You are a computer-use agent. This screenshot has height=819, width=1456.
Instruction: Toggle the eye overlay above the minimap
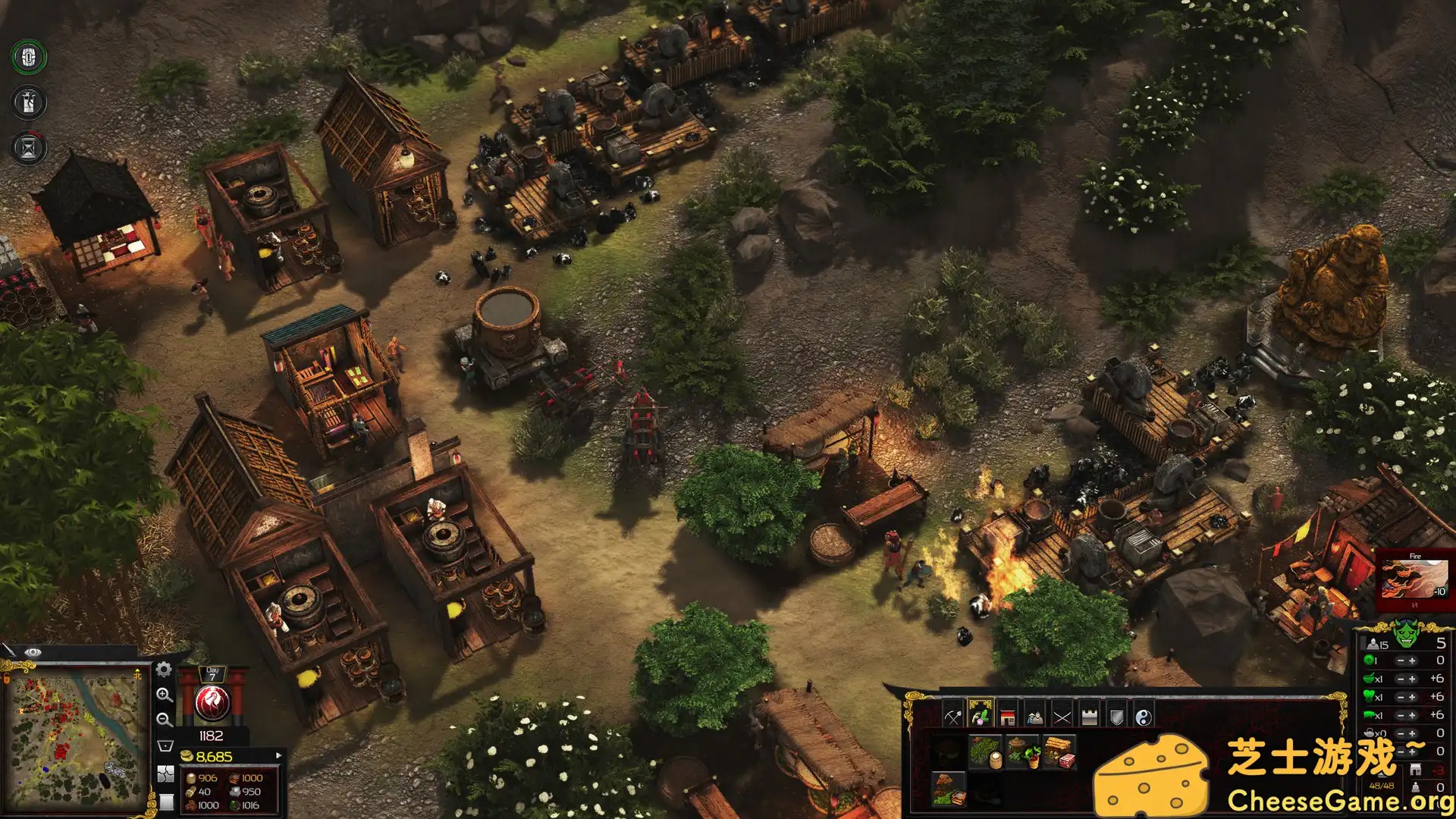33,653
